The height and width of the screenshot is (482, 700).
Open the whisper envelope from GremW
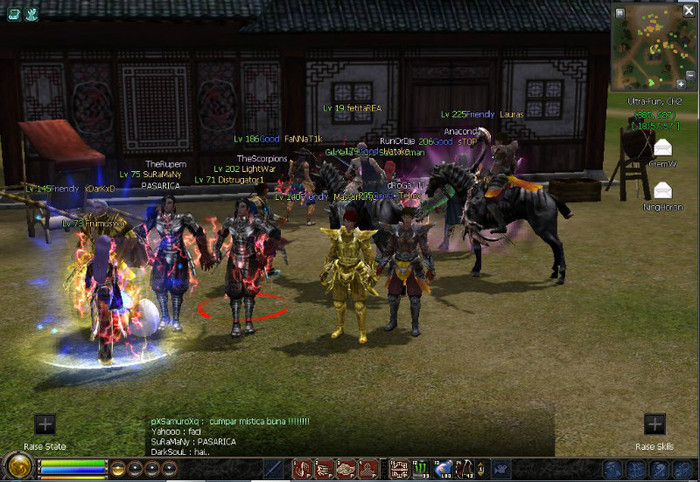(x=662, y=148)
